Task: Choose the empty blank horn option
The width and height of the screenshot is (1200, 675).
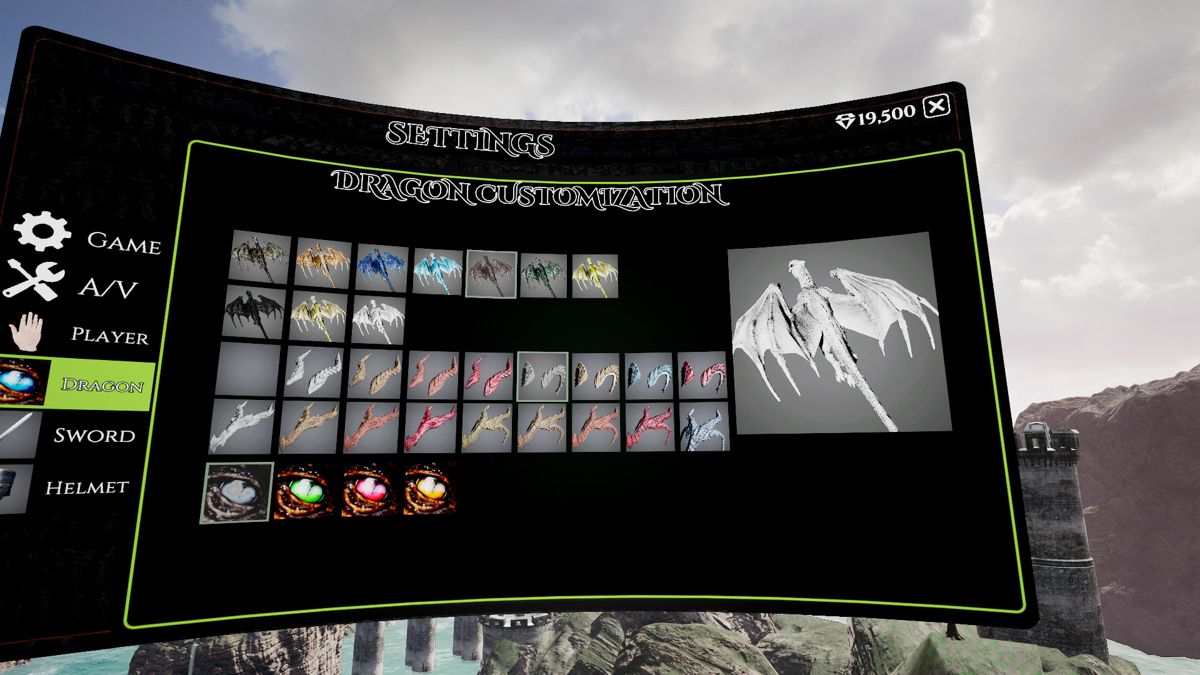Action: [x=248, y=369]
